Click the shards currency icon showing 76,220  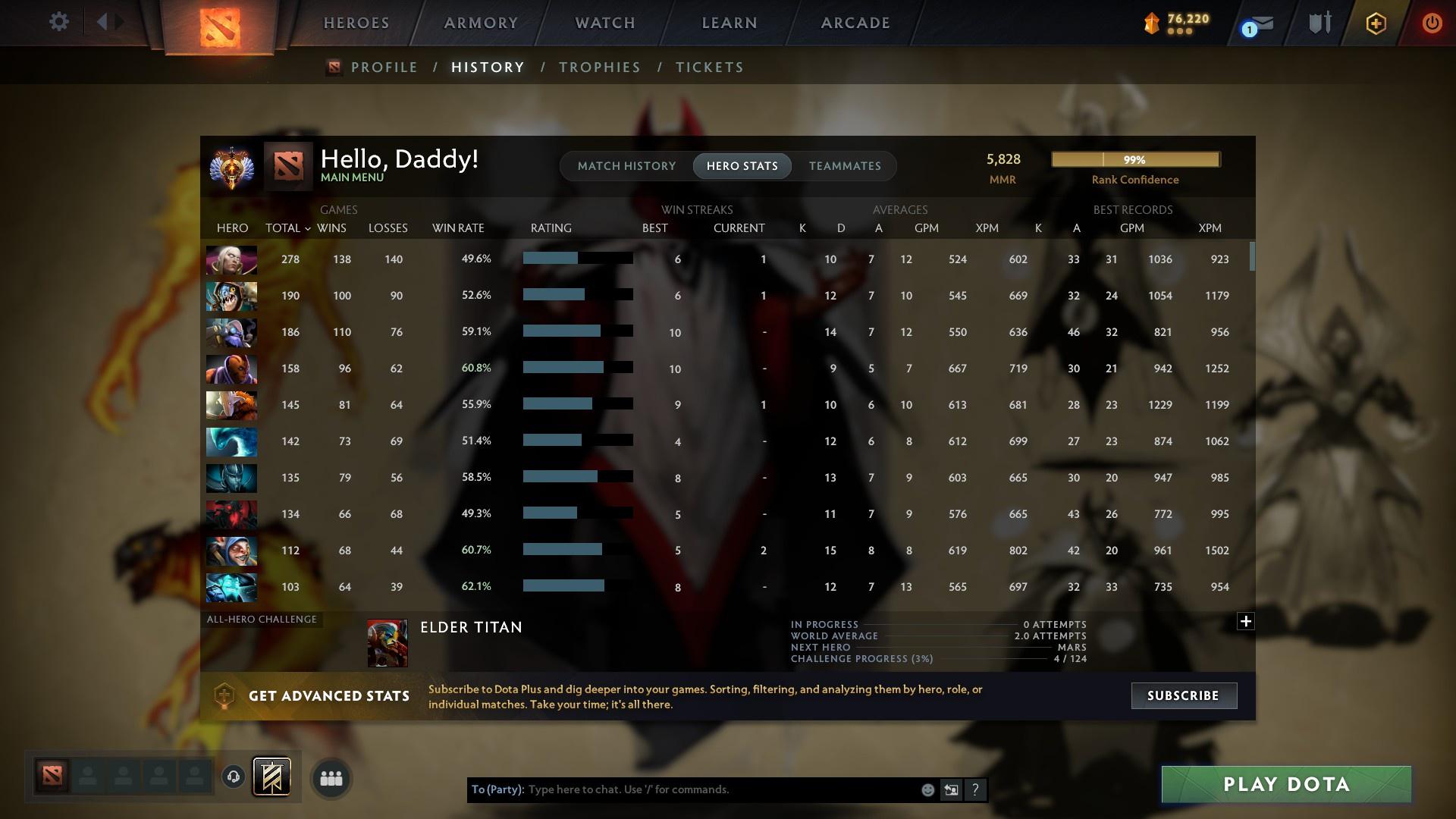point(1153,23)
